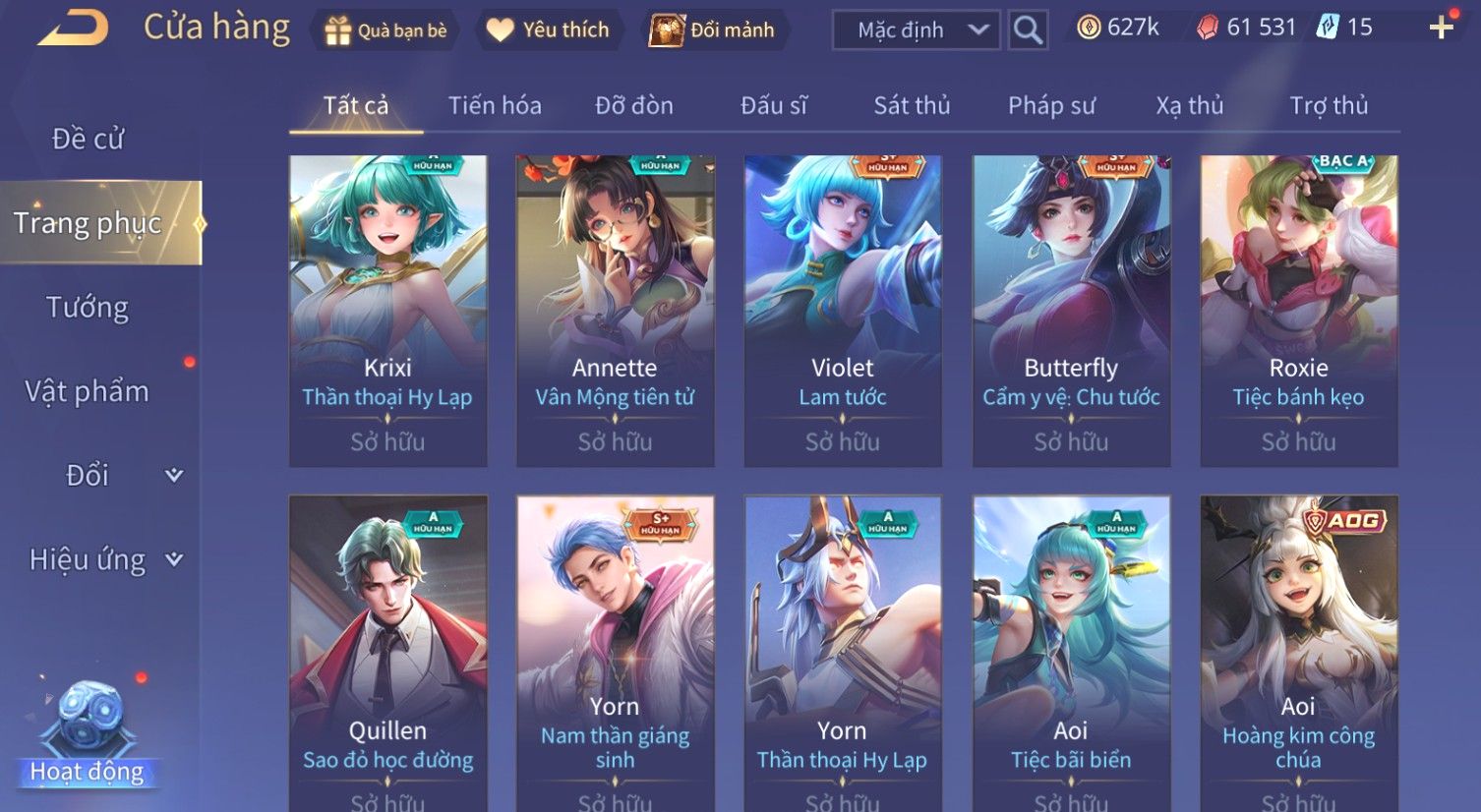Select the Pháp sư category tab

coord(1051,105)
